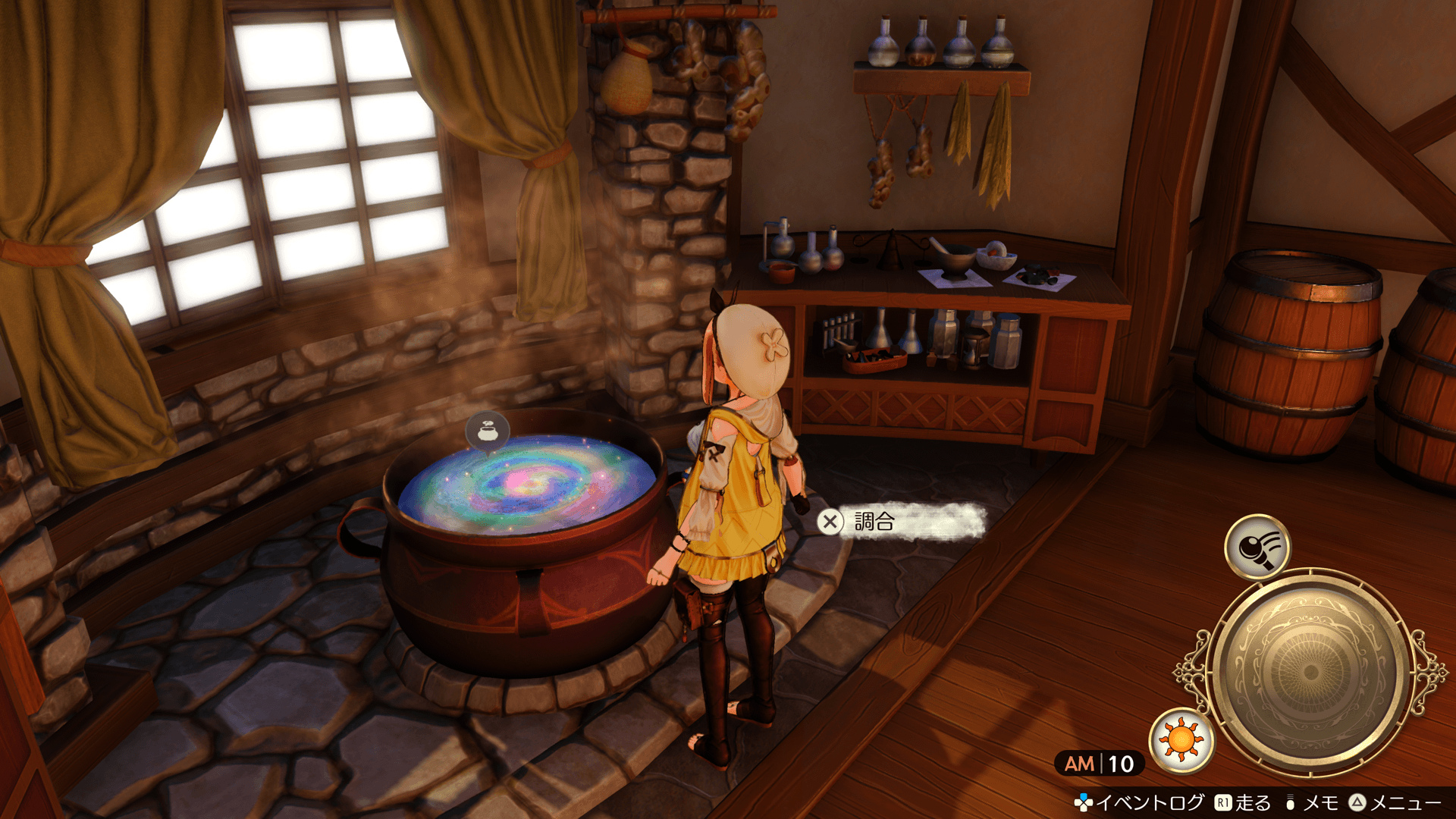Open the メニュー menu

pyautogui.click(x=1395, y=802)
